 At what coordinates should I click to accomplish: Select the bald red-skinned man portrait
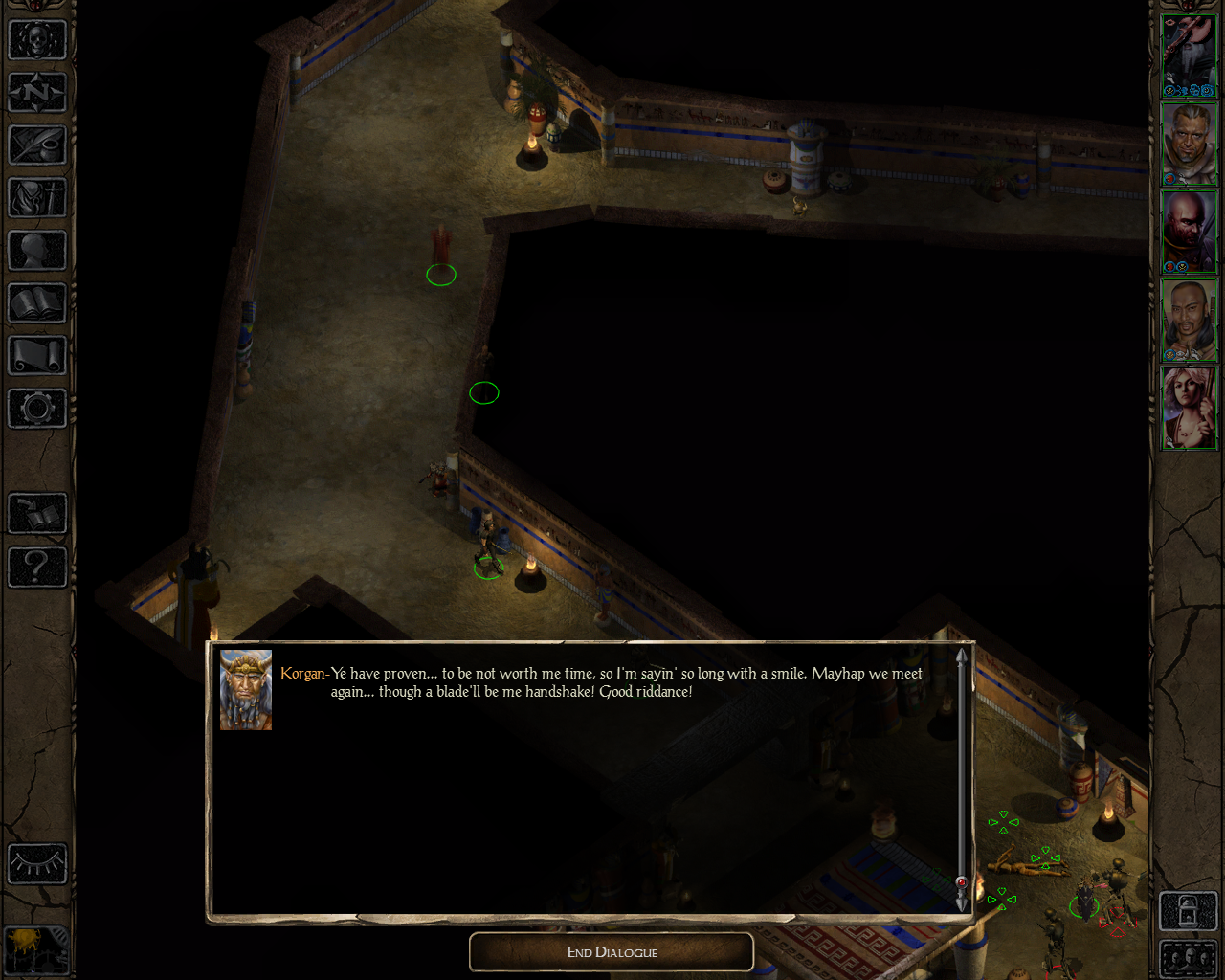point(1189,232)
